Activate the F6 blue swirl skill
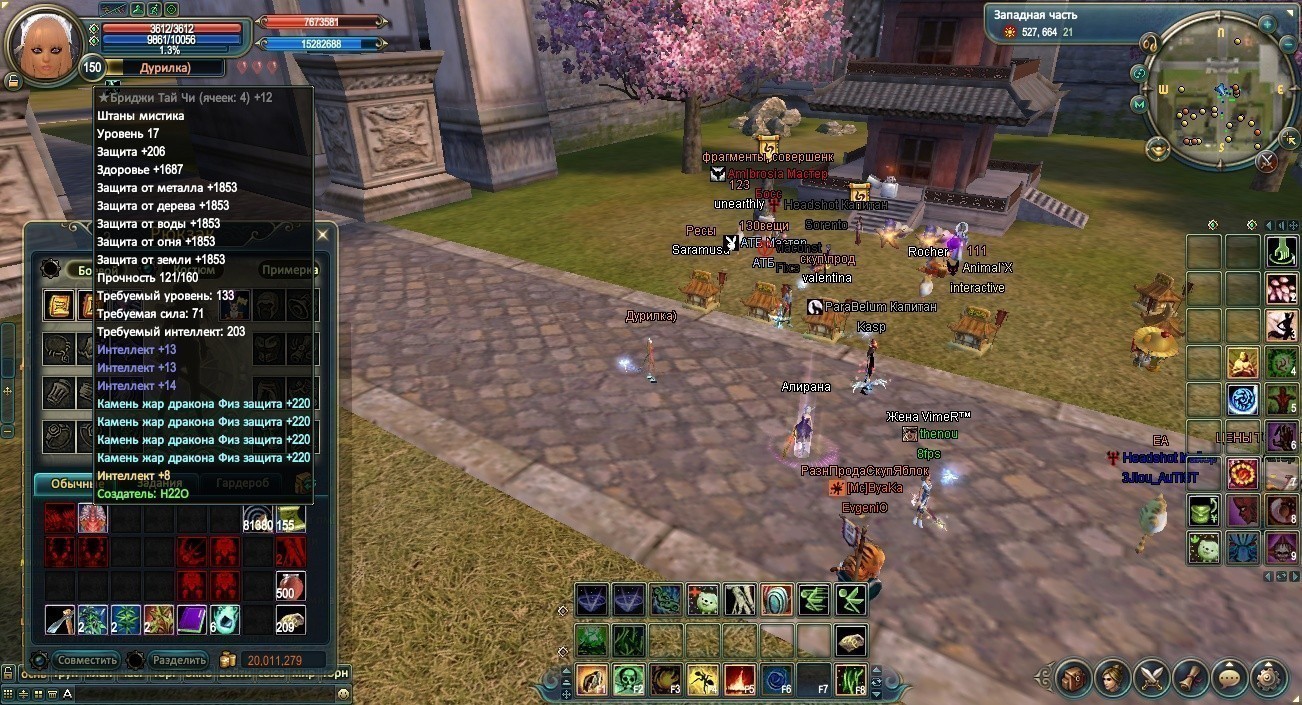Screen dimensions: 1302x705 tap(776, 680)
